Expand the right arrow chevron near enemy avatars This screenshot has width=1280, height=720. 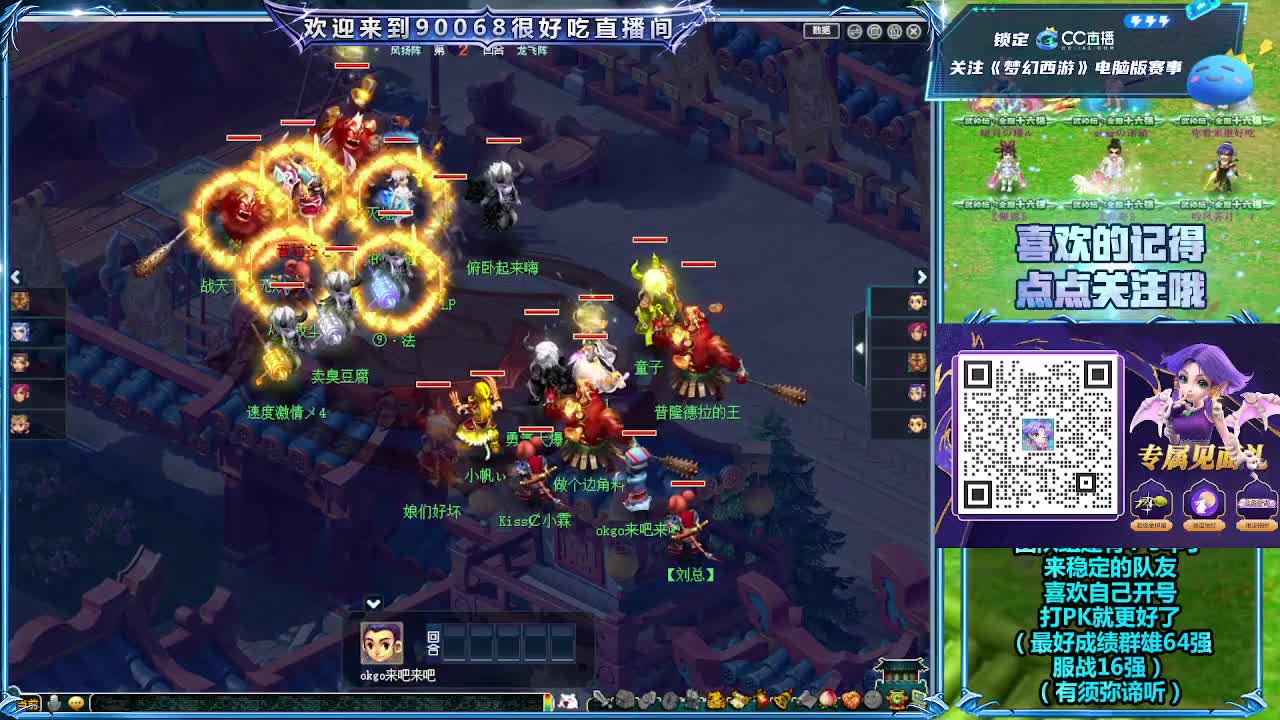point(922,276)
